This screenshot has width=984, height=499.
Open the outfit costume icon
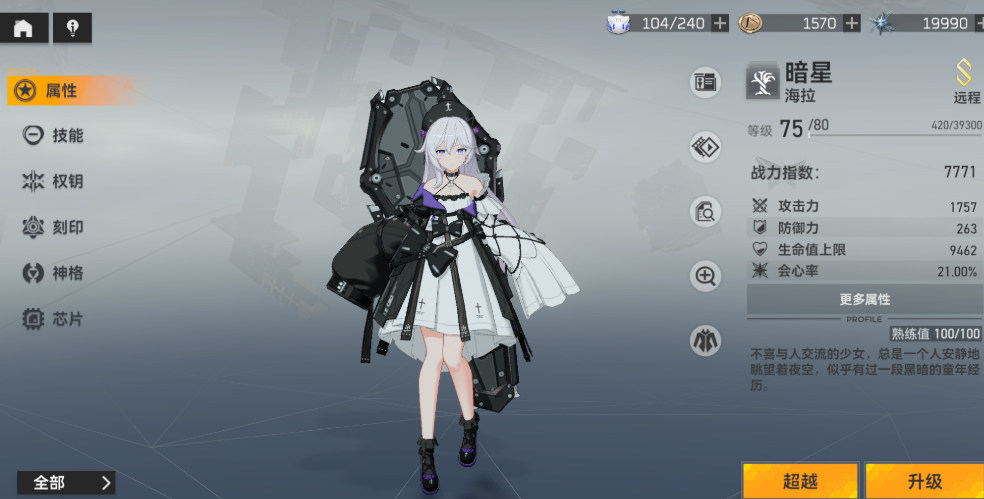706,341
